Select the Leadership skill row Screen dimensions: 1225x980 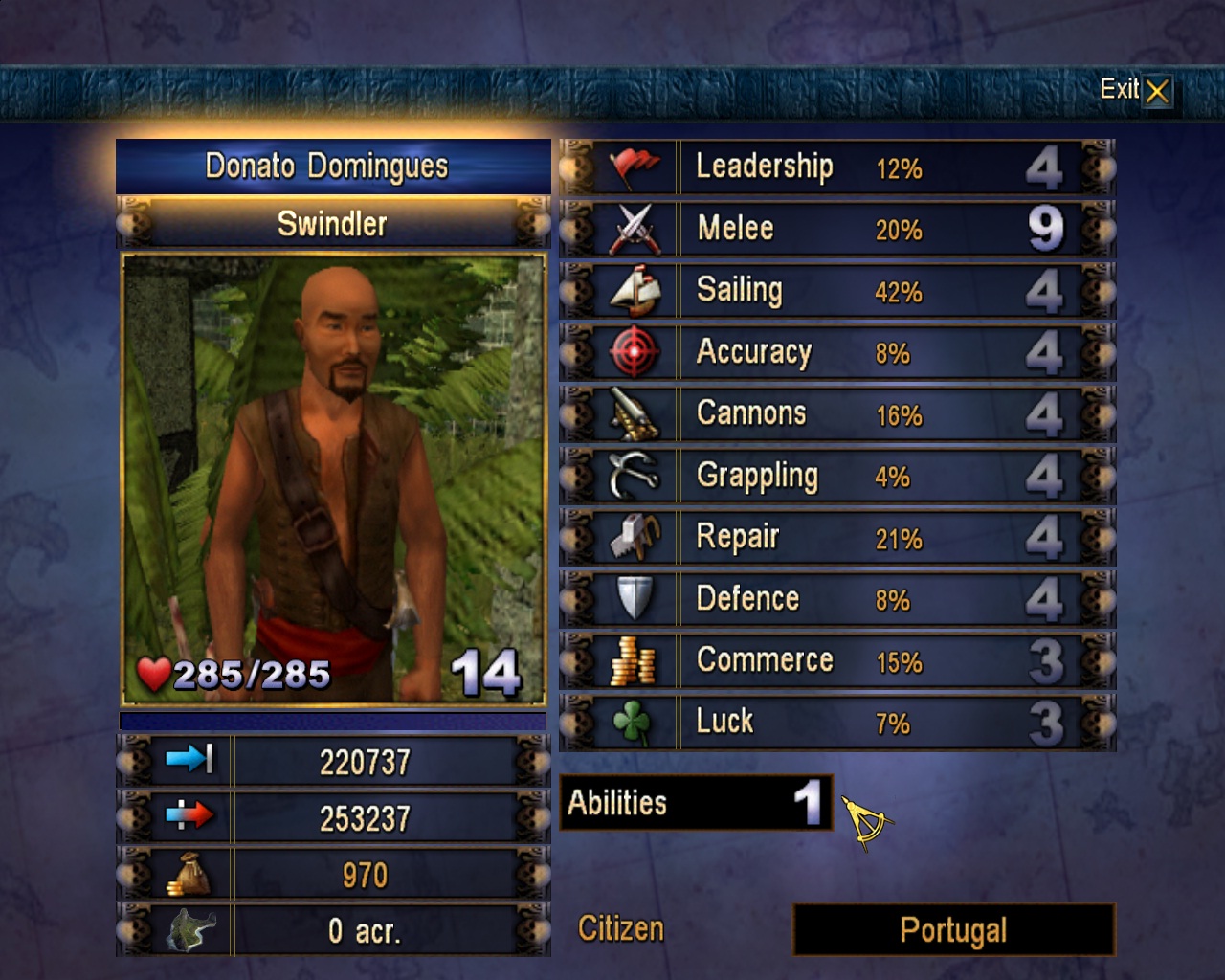coord(837,167)
